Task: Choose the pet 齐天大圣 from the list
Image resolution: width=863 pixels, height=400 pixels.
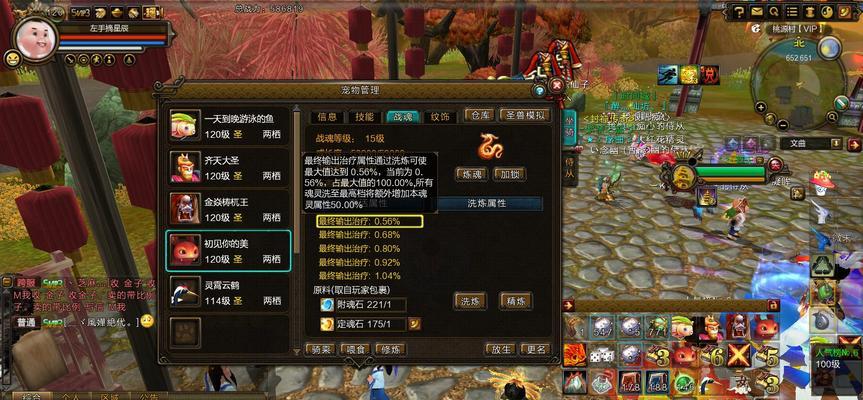Action: 229,166
